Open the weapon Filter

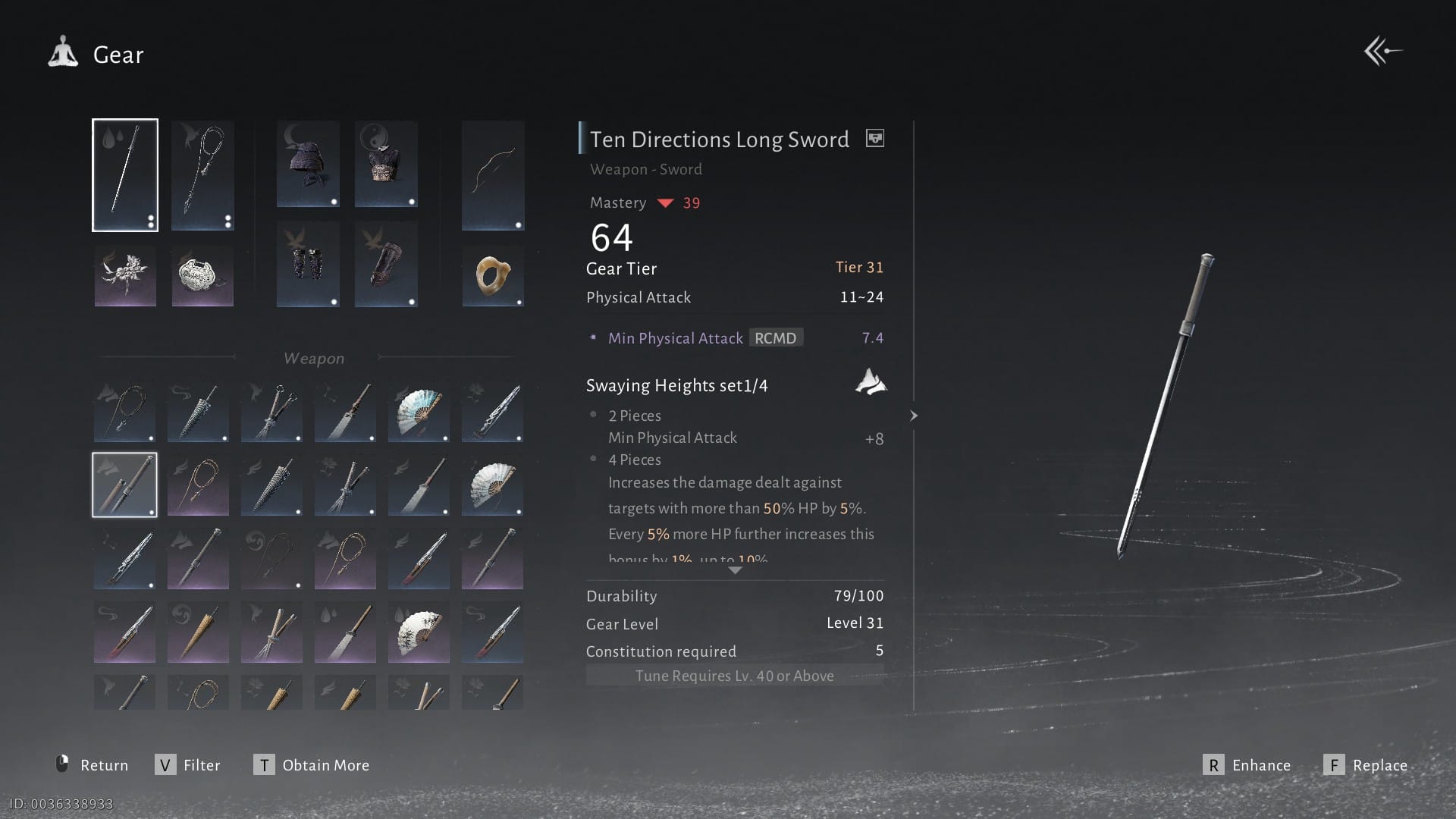188,765
